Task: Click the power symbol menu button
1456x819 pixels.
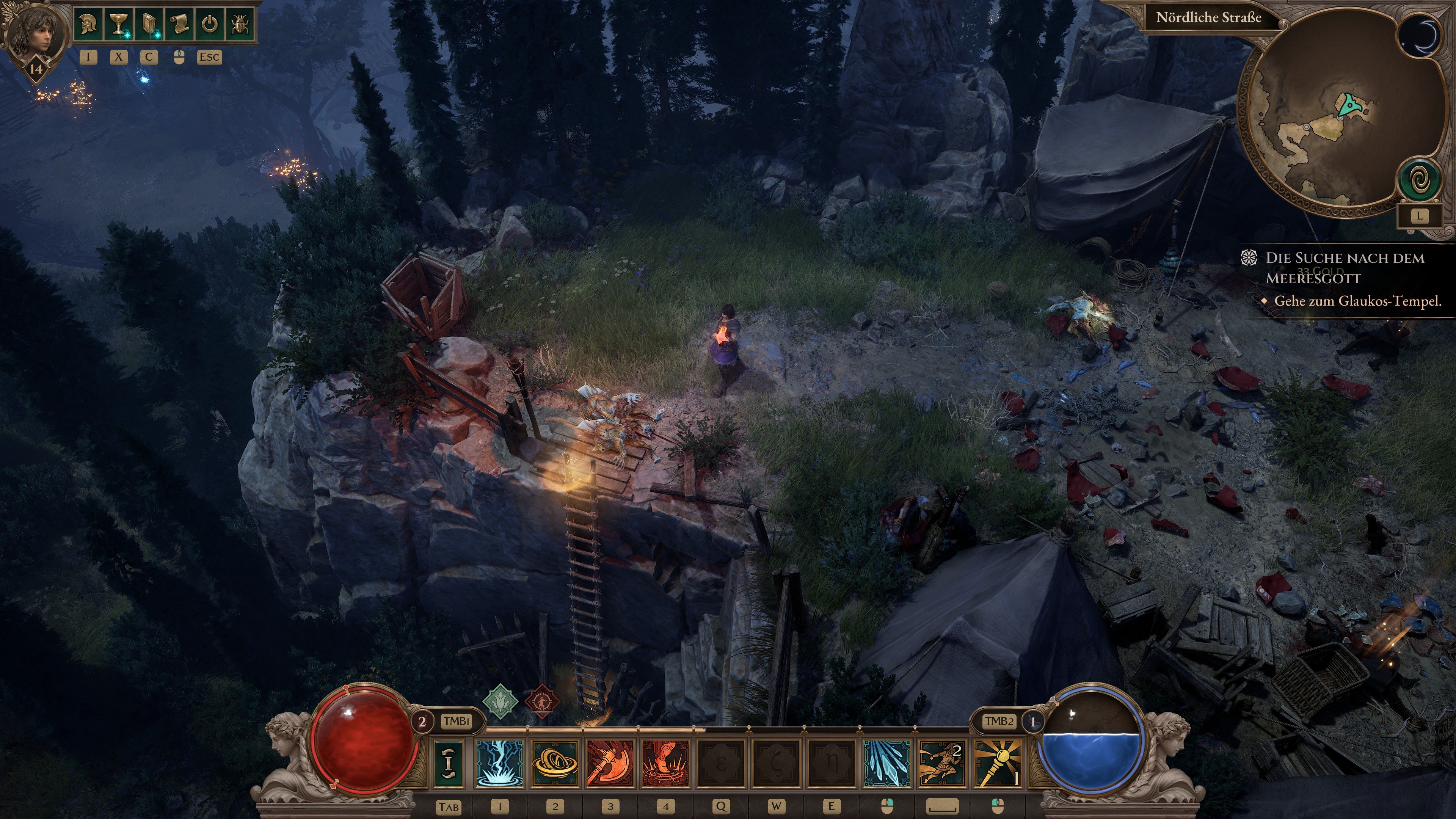Action: point(209,25)
